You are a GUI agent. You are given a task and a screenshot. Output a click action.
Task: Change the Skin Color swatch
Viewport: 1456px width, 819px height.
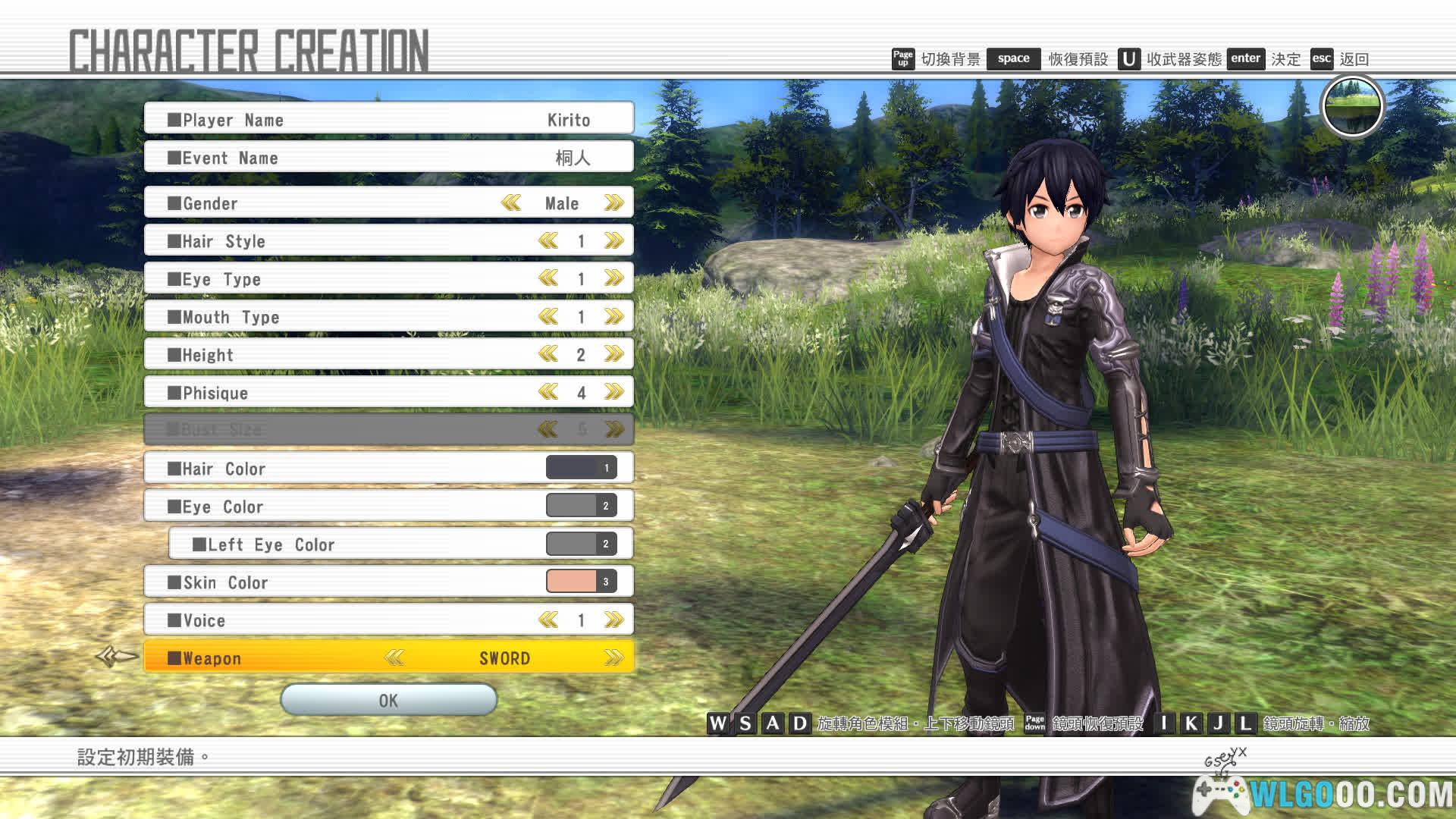tap(581, 582)
